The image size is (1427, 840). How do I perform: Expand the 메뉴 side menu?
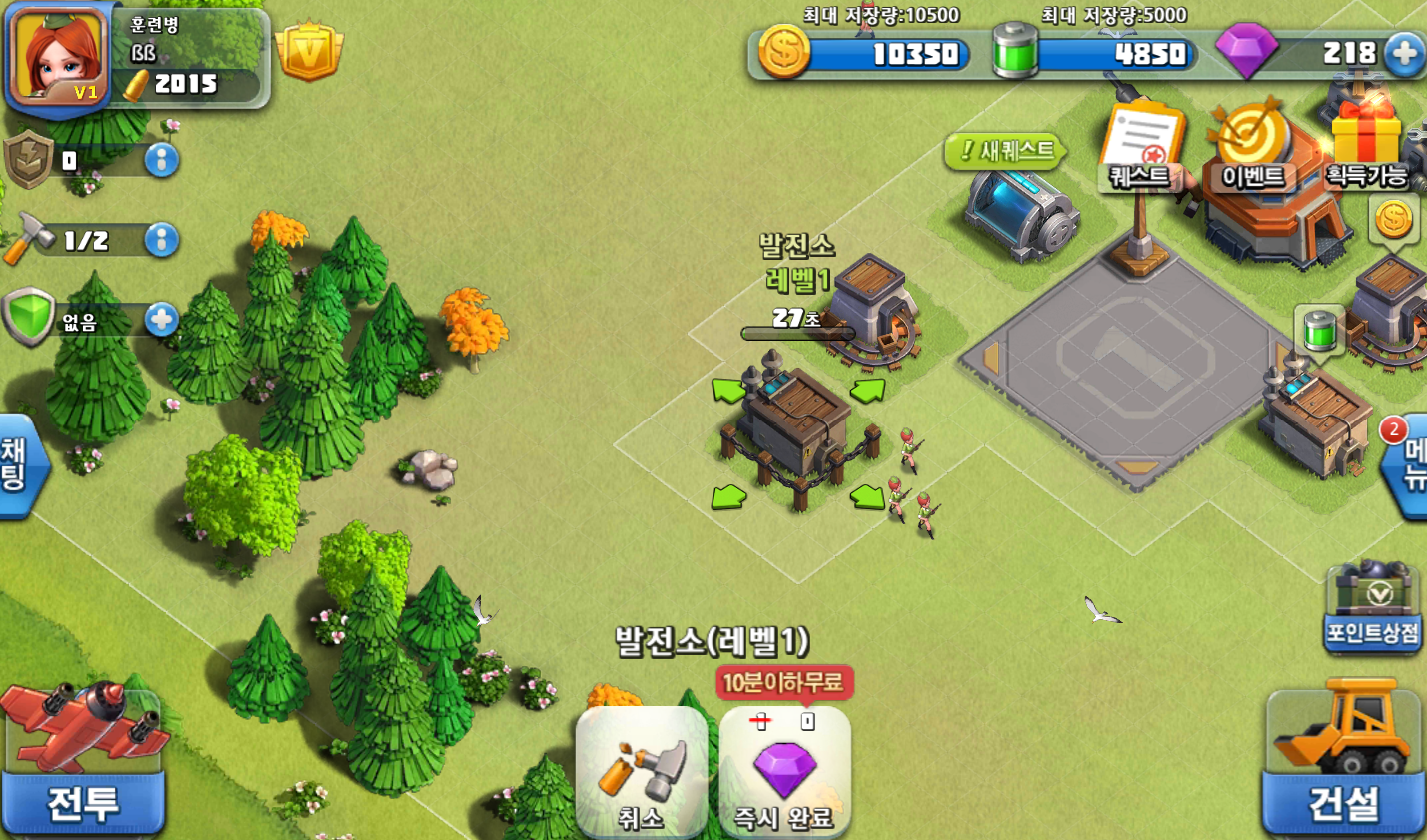[x=1410, y=465]
